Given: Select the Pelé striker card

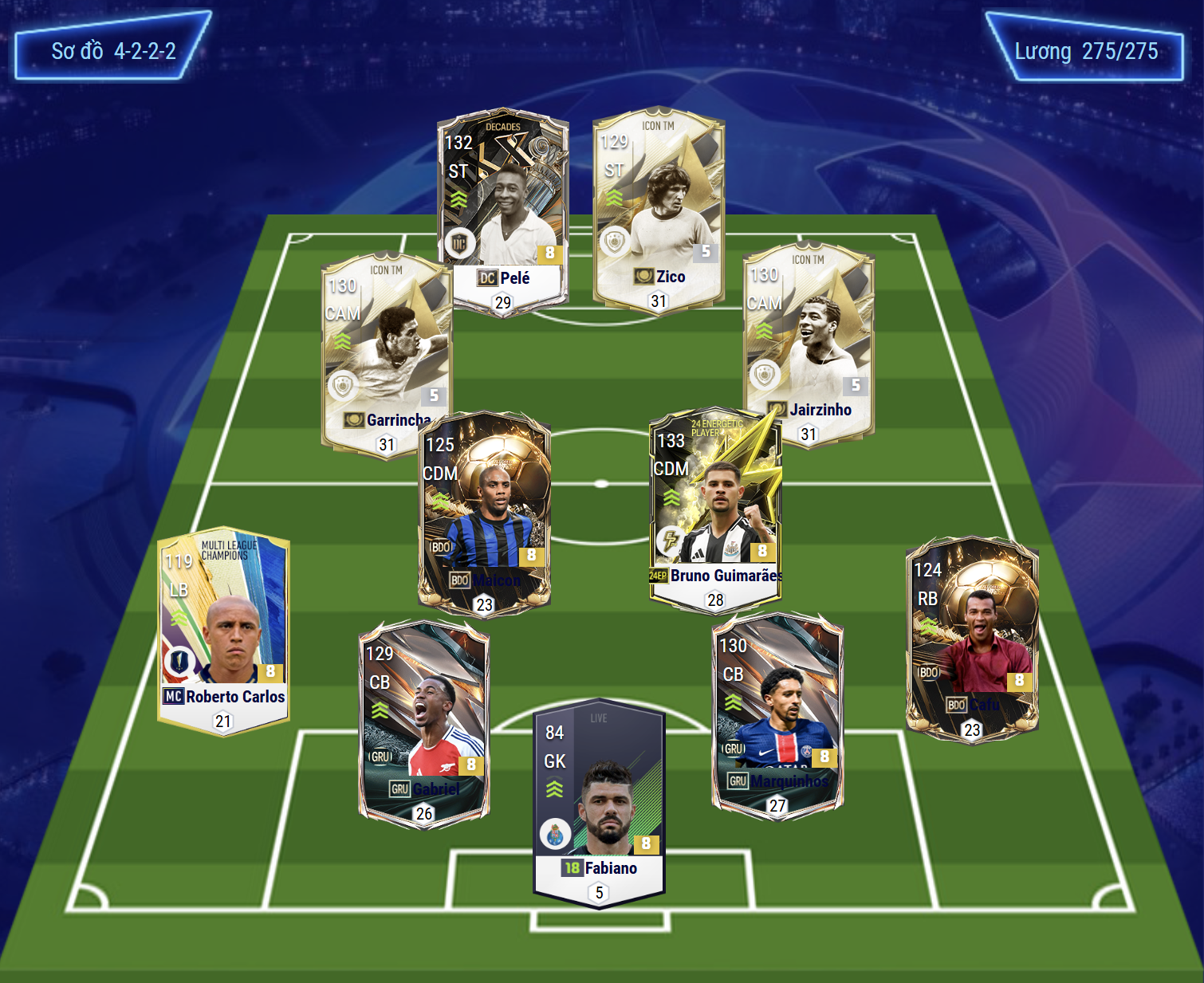Looking at the screenshot, I should tap(502, 211).
